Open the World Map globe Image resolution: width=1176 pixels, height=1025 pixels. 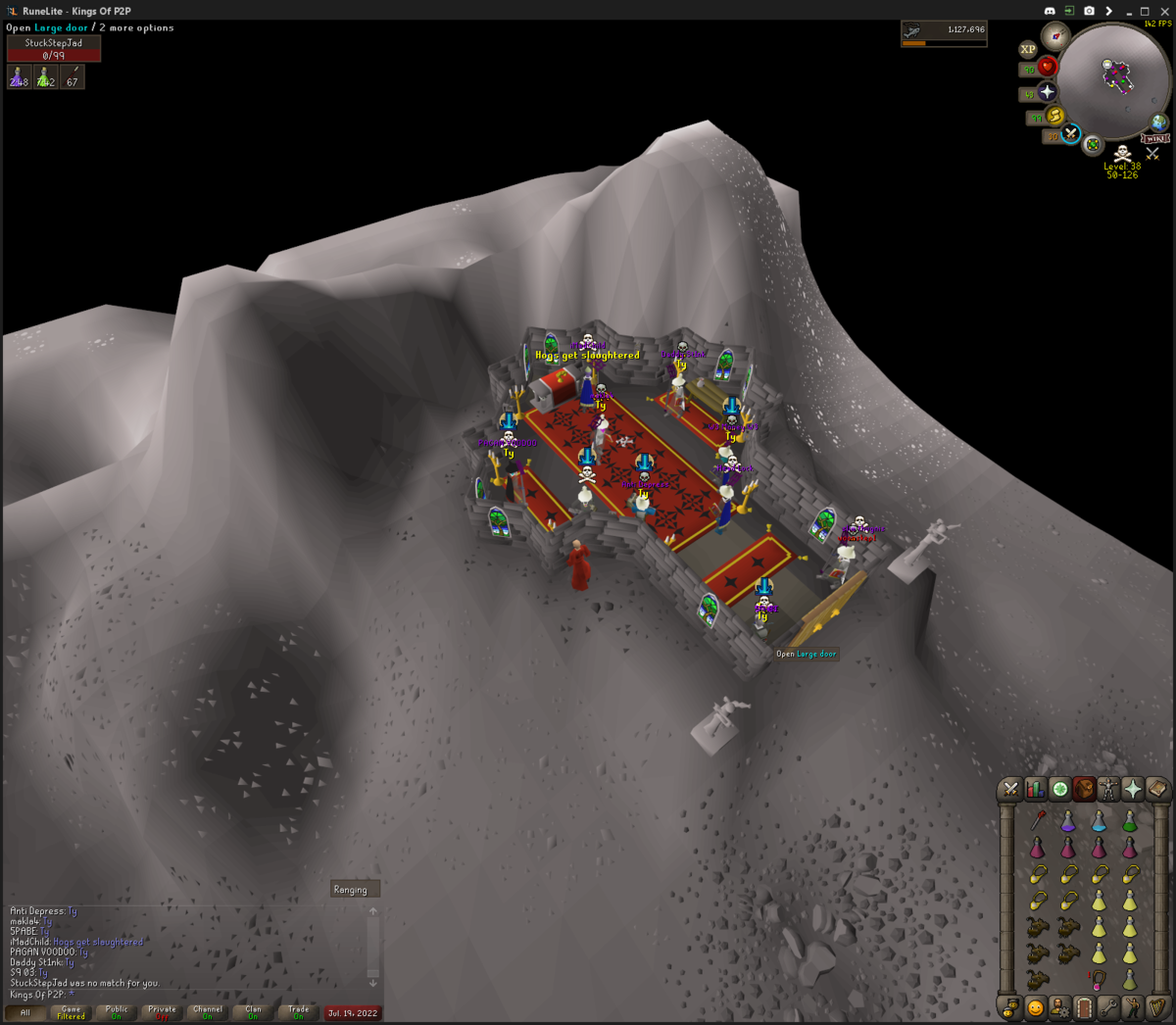[1159, 122]
